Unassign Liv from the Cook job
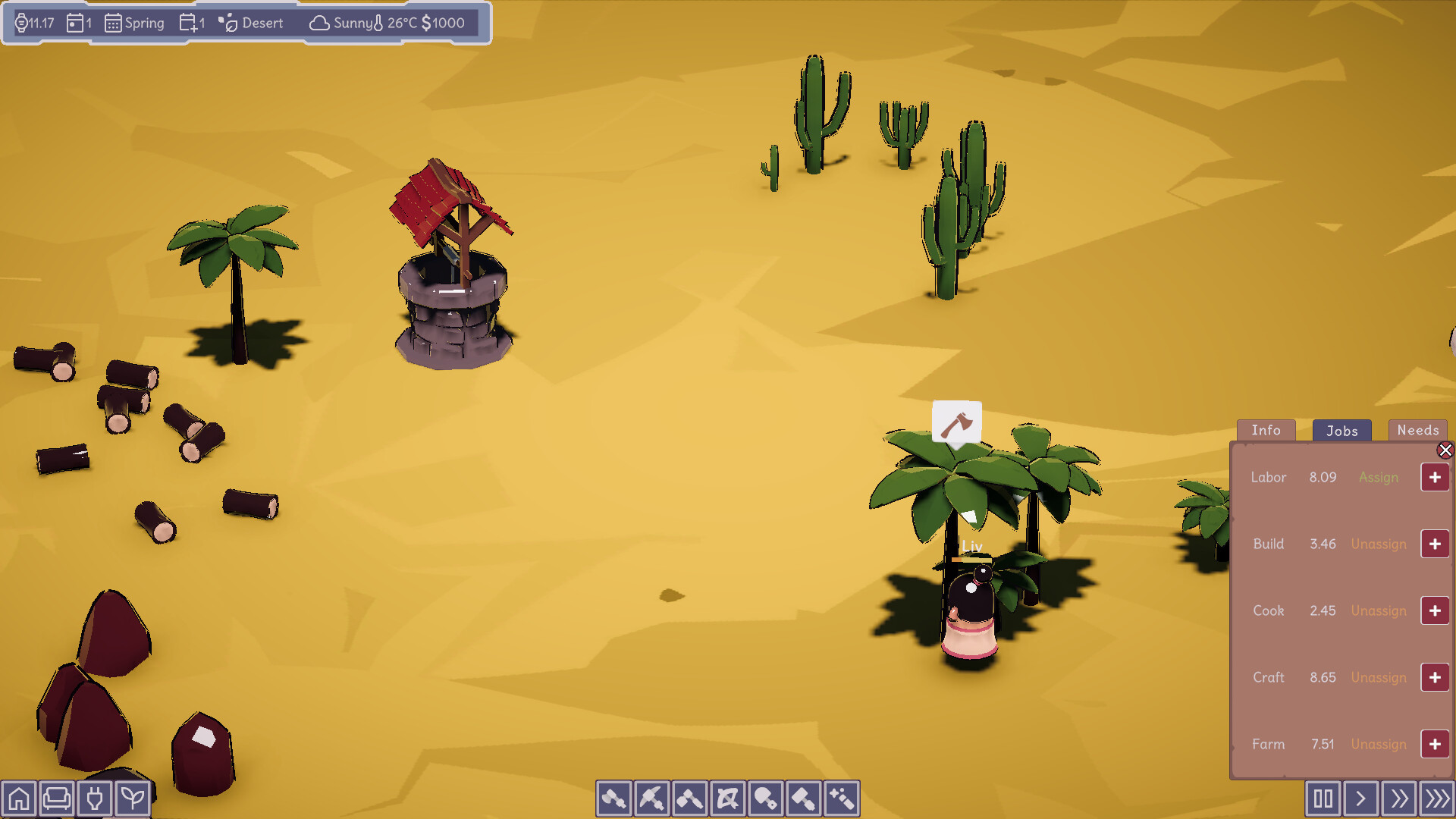Viewport: 1456px width, 819px height. tap(1379, 610)
